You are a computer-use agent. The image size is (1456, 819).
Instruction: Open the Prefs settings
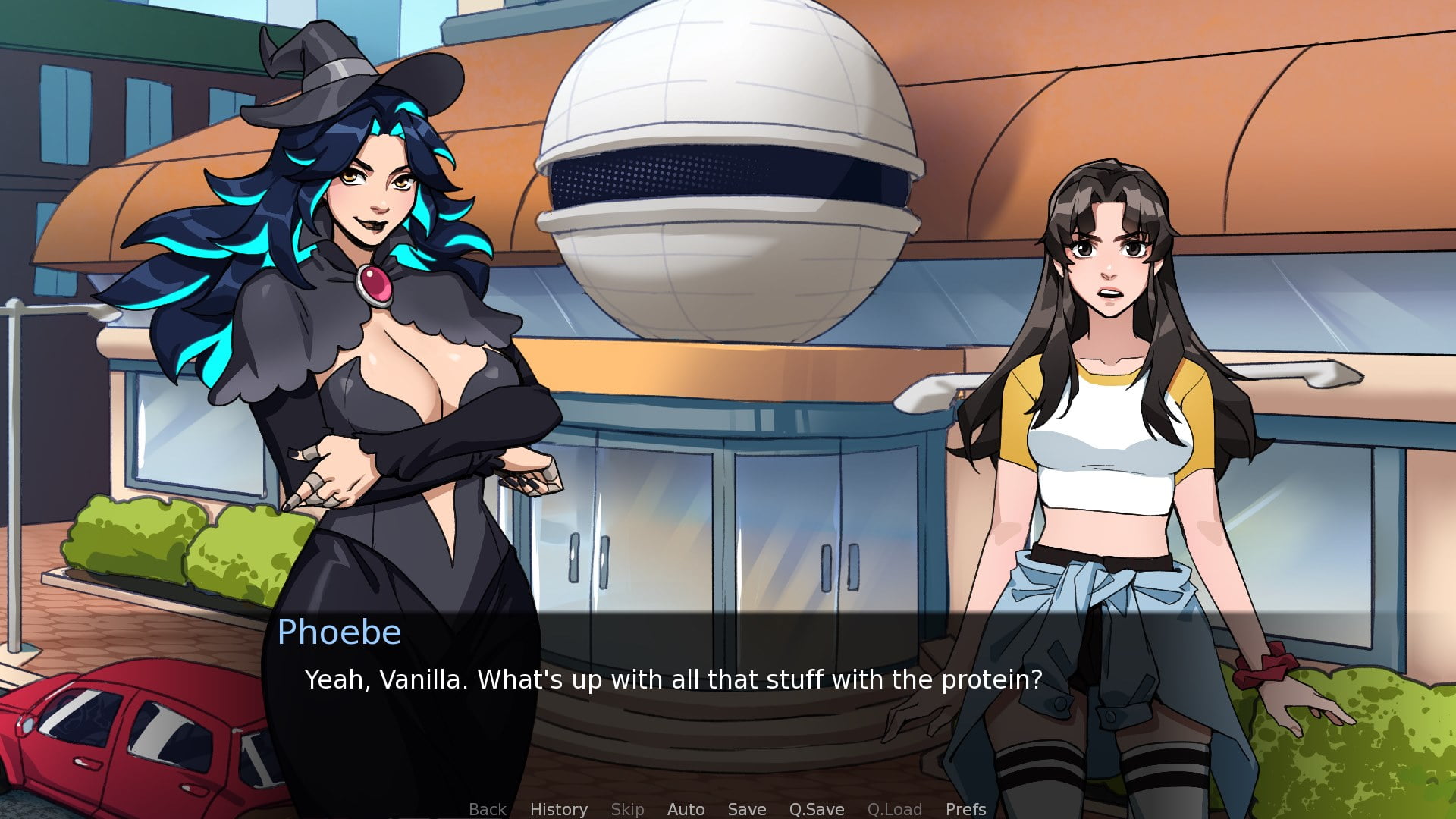pos(965,809)
